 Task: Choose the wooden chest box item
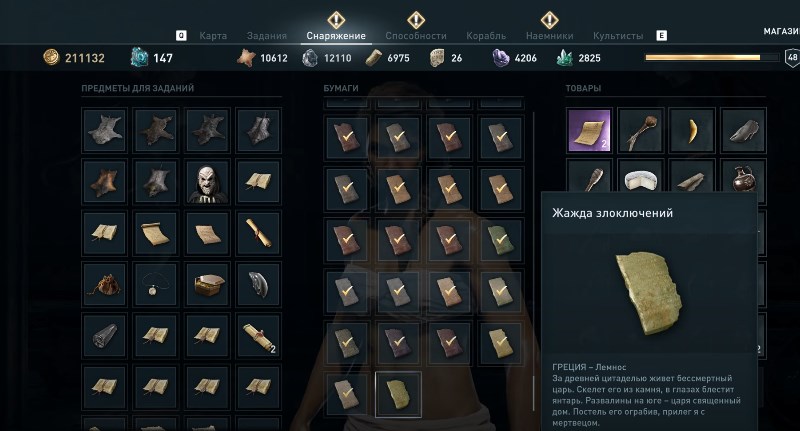(206, 286)
